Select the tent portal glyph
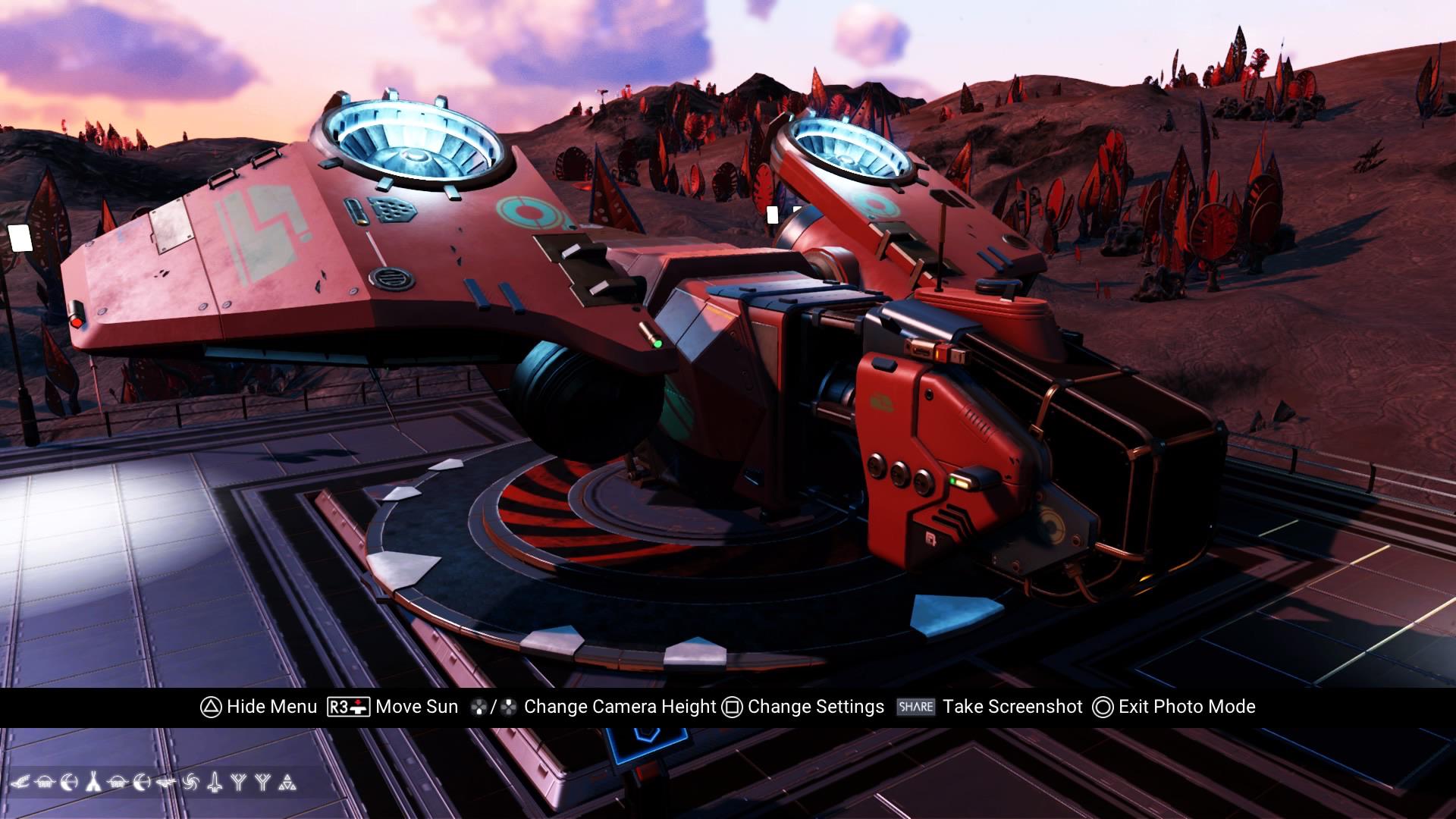 (x=94, y=782)
